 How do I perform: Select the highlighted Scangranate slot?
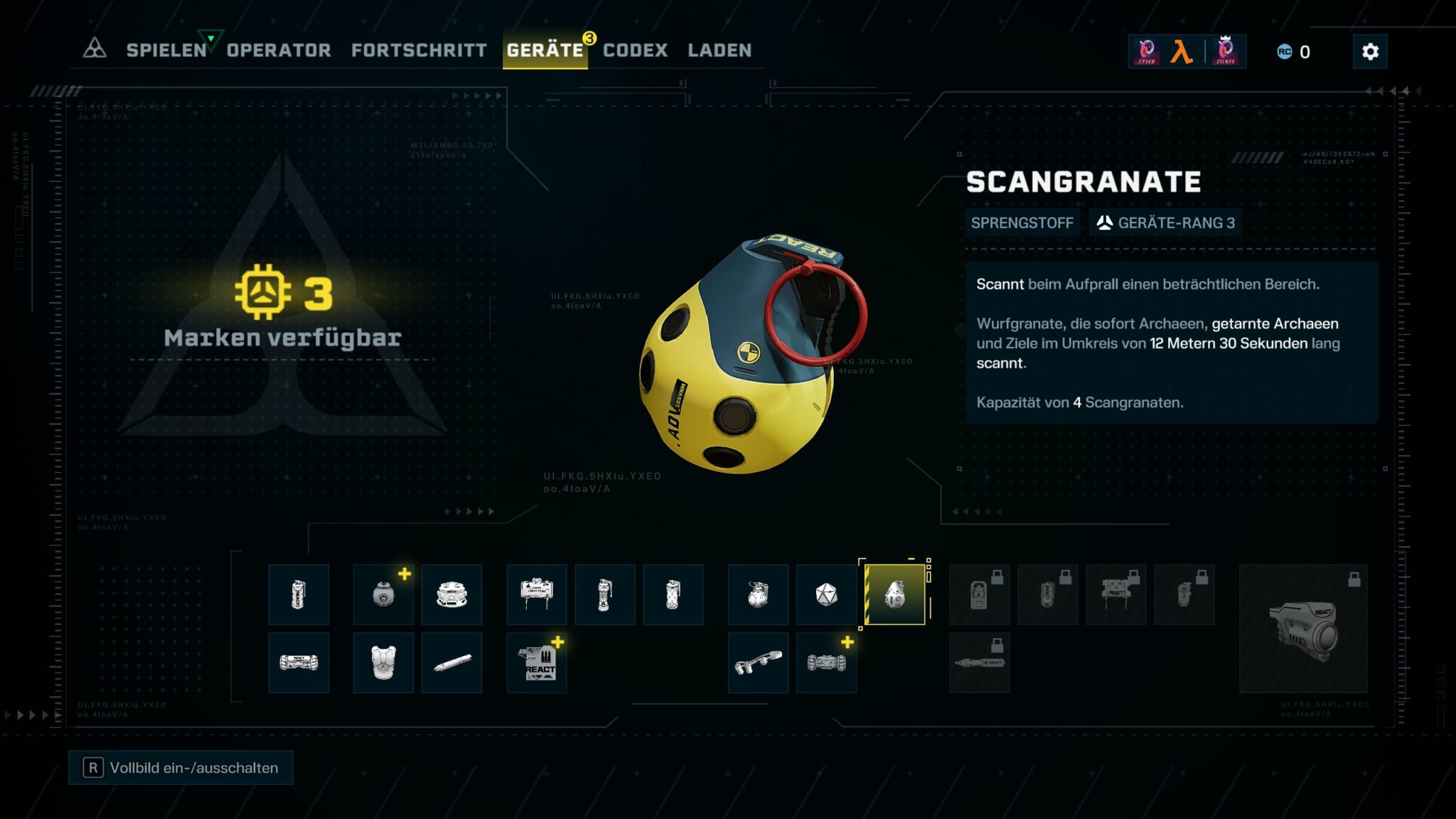pos(894,594)
